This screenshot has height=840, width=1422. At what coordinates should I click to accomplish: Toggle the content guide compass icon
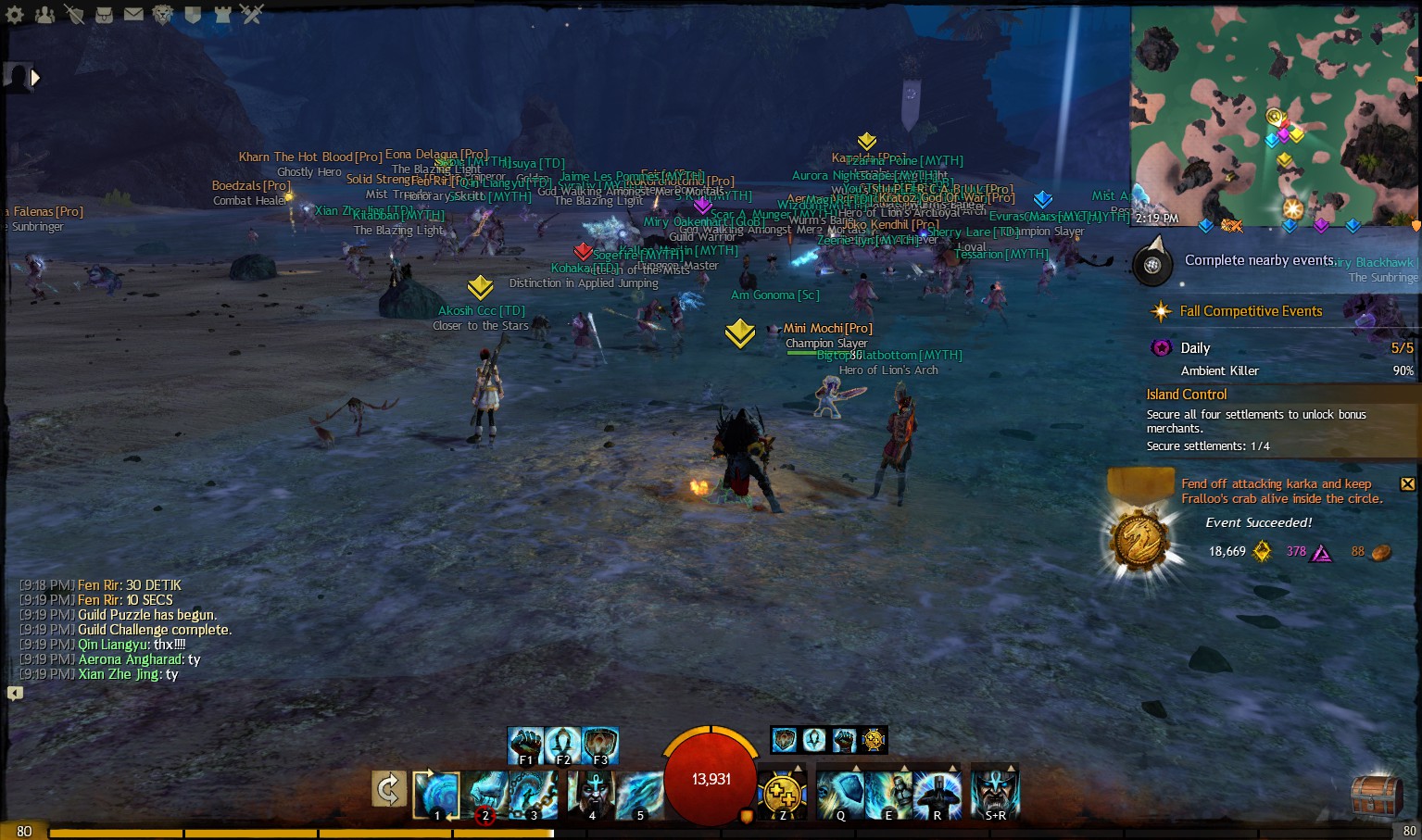point(1151,264)
